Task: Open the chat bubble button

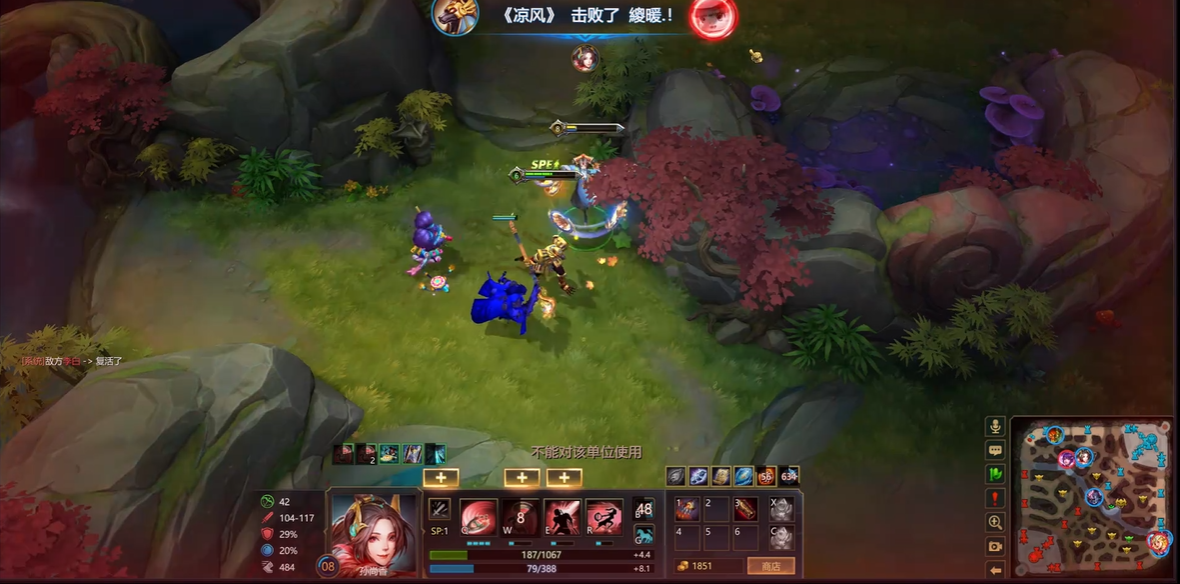Action: point(995,450)
